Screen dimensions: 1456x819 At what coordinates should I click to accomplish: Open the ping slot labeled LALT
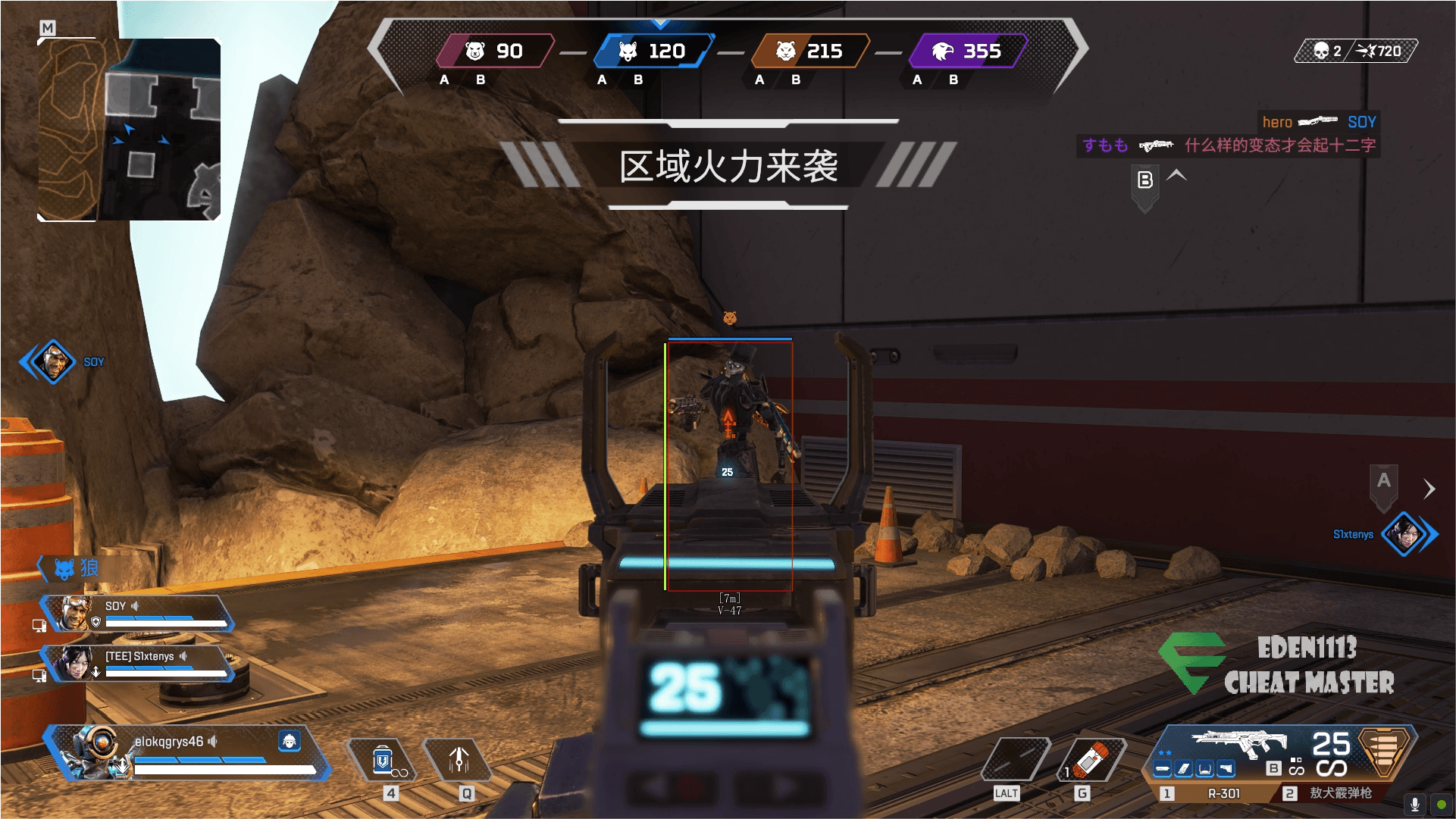coord(1015,760)
